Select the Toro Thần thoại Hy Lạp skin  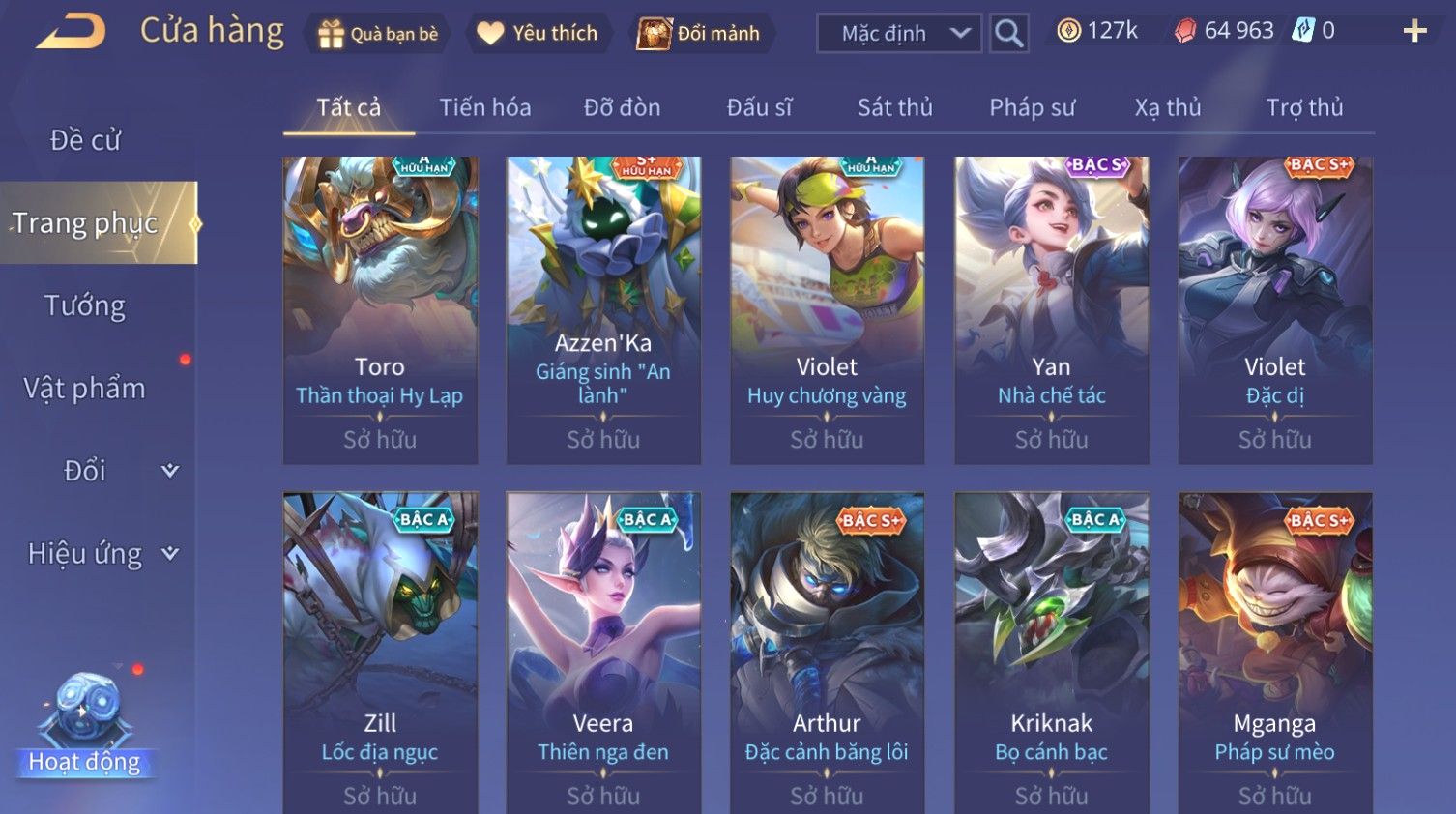pyautogui.click(x=380, y=309)
